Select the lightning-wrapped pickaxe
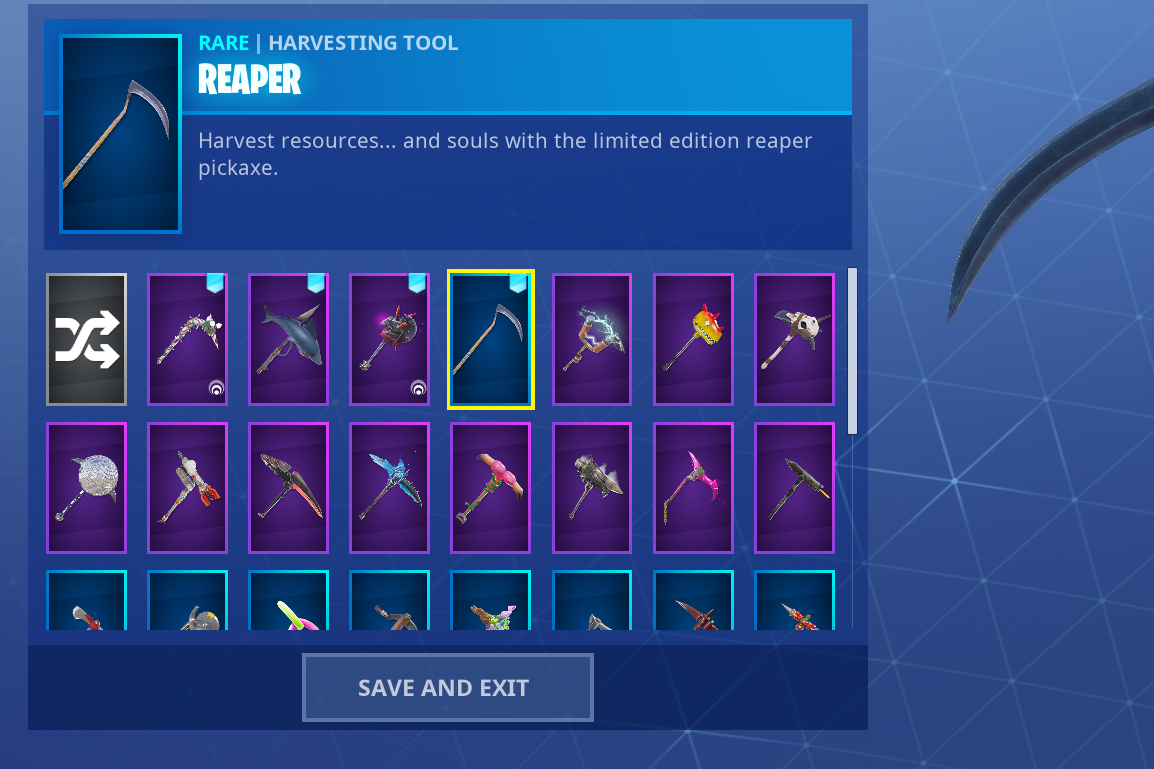Screen dimensions: 1154x769 [592, 339]
